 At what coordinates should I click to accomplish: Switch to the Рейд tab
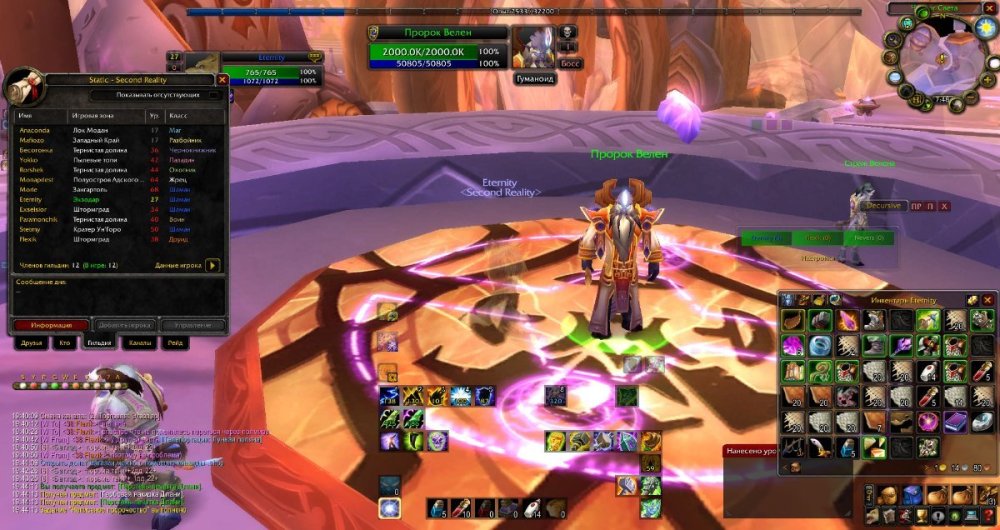(175, 343)
